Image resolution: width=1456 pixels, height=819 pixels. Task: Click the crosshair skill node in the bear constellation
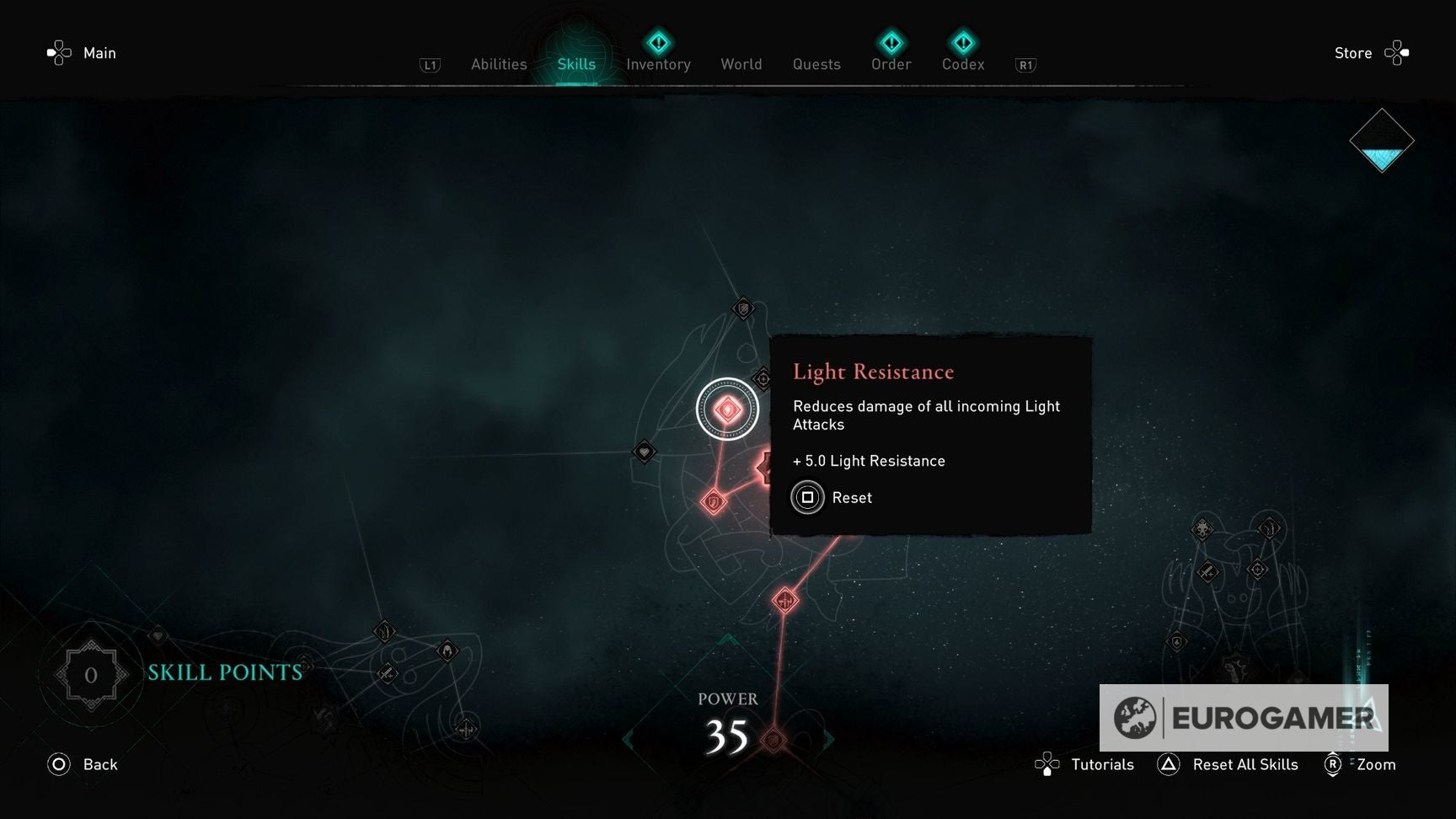(1258, 569)
